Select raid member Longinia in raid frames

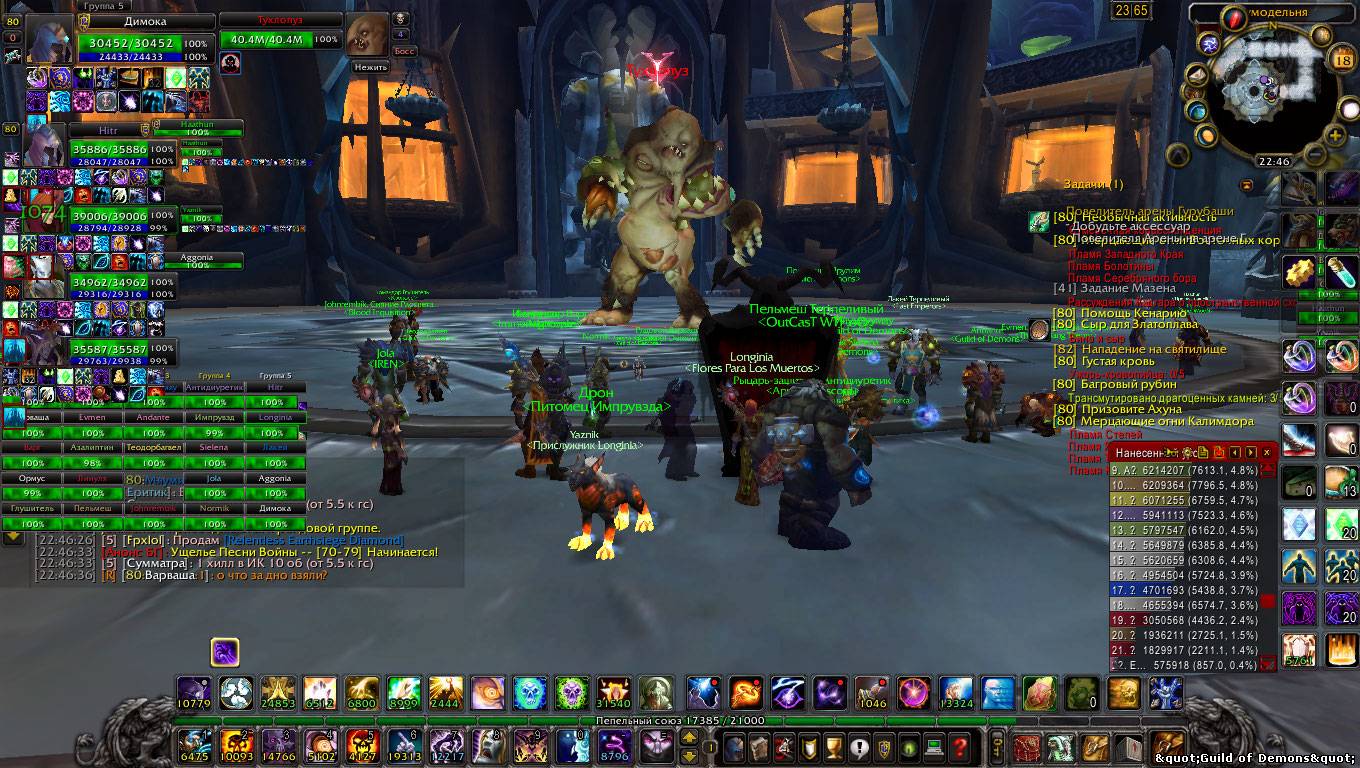click(x=275, y=417)
